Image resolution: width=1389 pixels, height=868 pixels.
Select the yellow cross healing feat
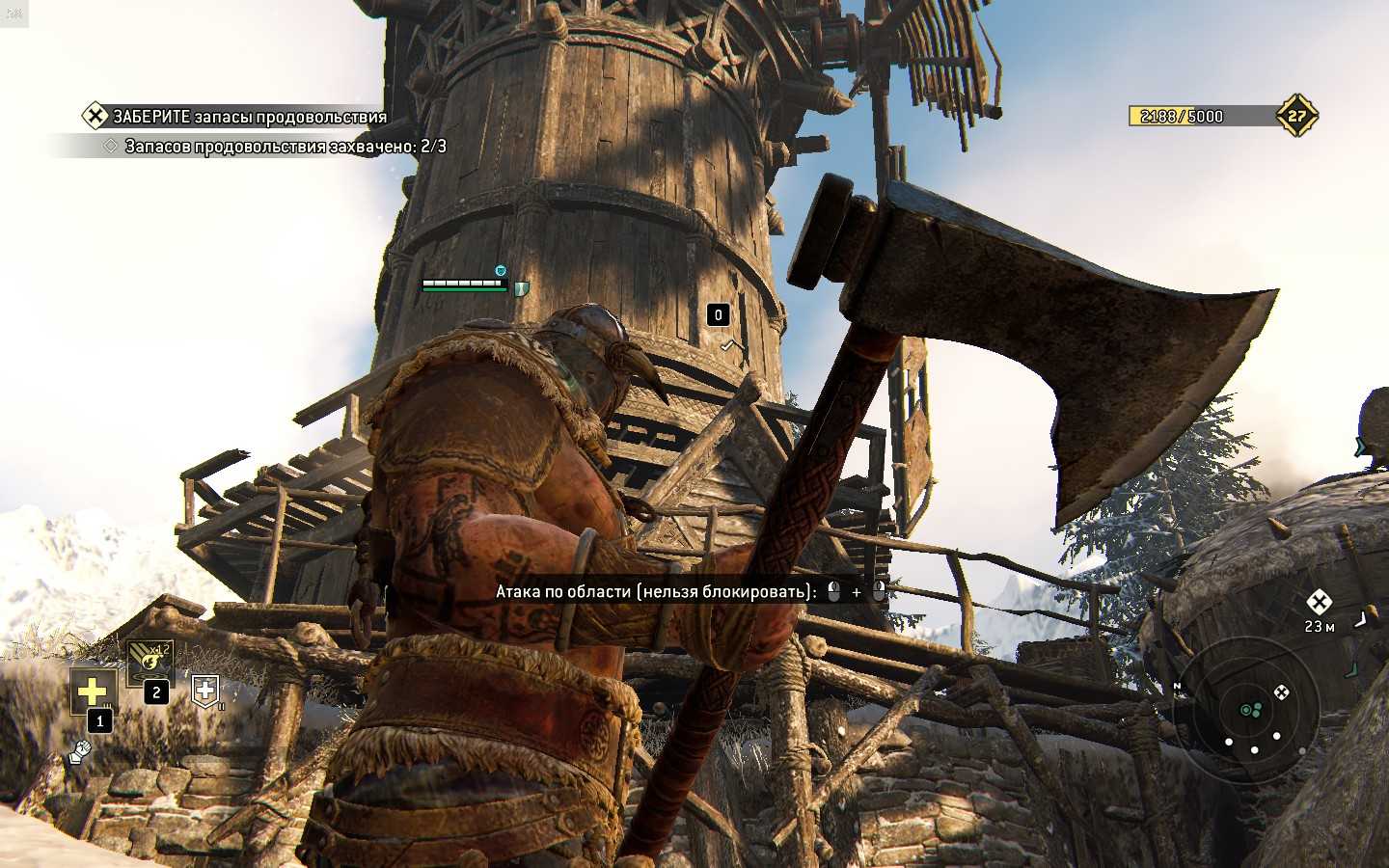click(93, 691)
